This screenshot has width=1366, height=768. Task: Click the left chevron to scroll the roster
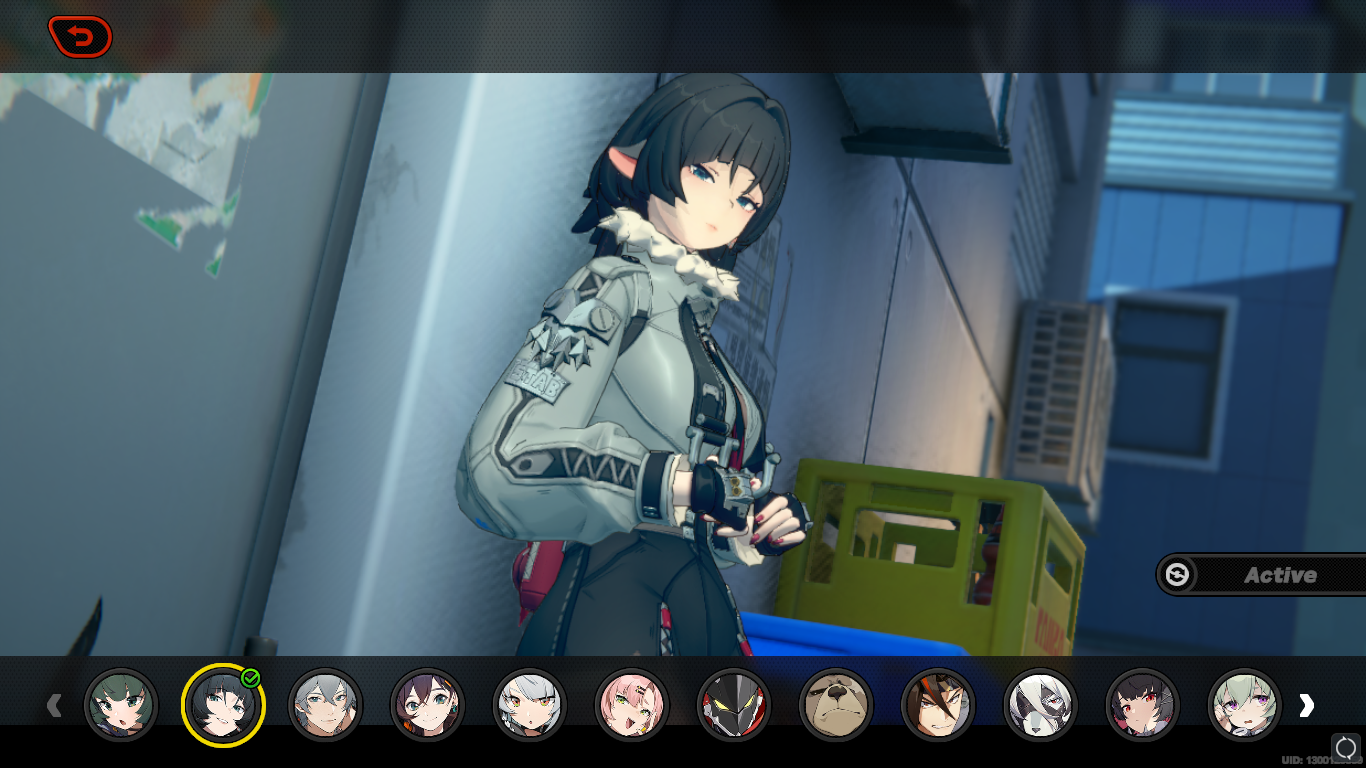click(55, 706)
